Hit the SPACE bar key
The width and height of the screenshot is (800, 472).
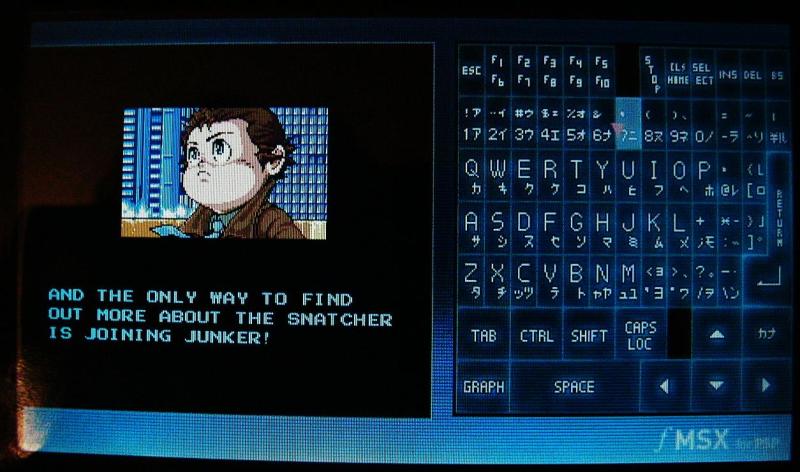click(573, 387)
